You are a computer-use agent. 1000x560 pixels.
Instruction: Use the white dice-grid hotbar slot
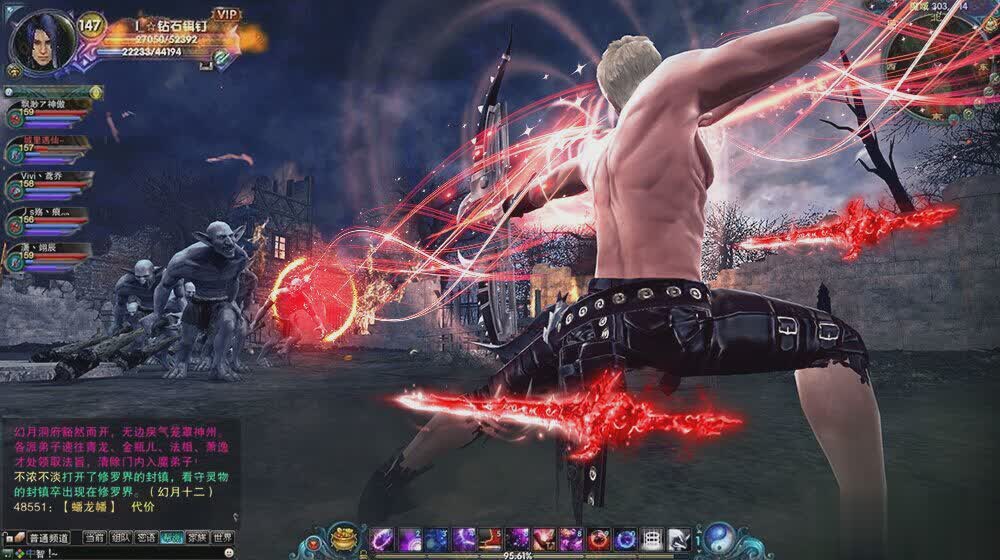652,539
